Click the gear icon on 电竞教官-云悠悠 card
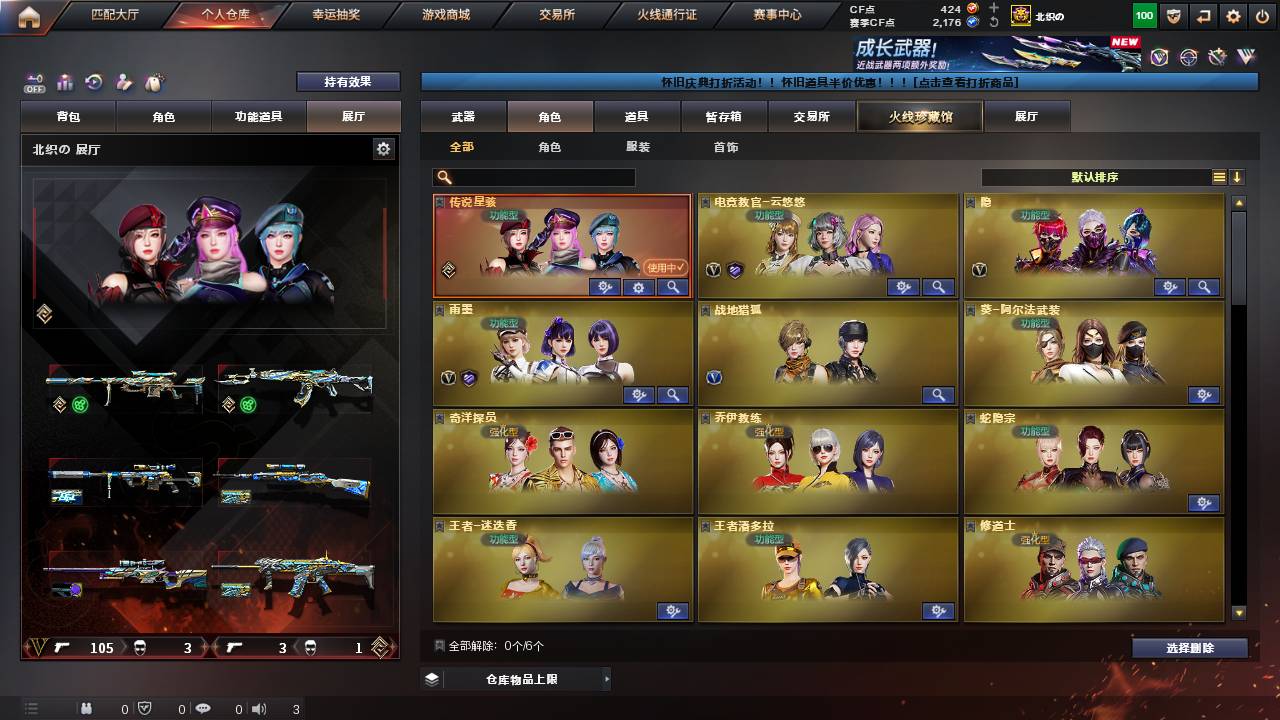Image resolution: width=1280 pixels, height=720 pixels. (x=903, y=287)
